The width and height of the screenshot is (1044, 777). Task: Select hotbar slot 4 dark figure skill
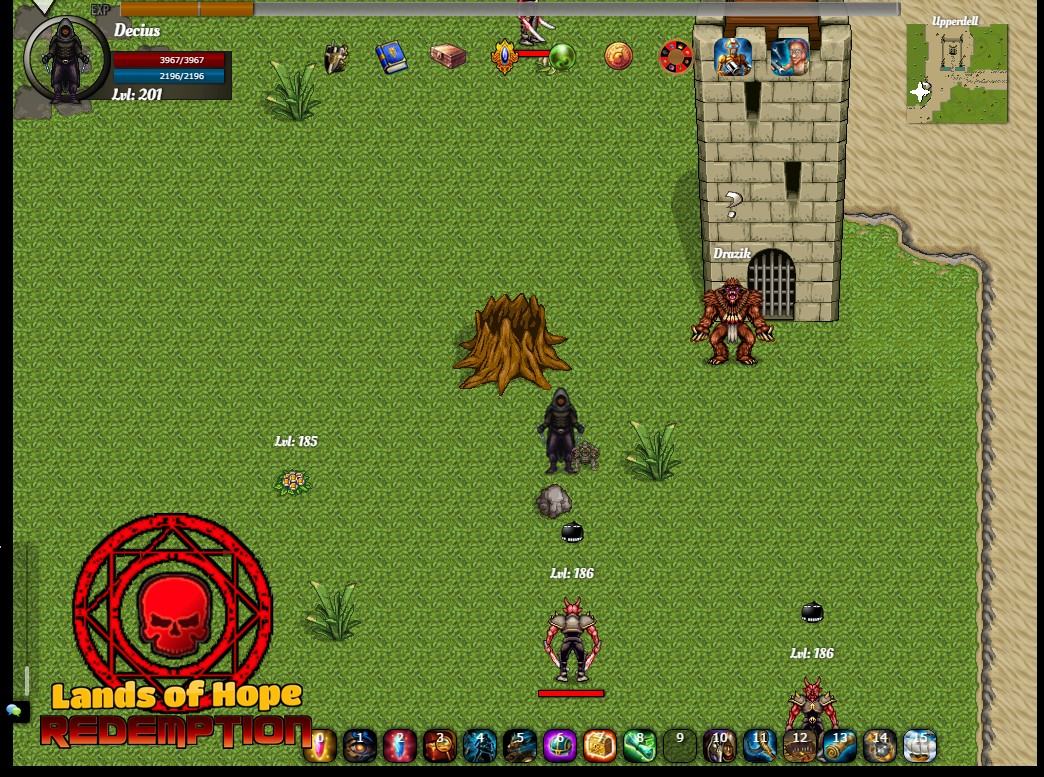tap(480, 745)
